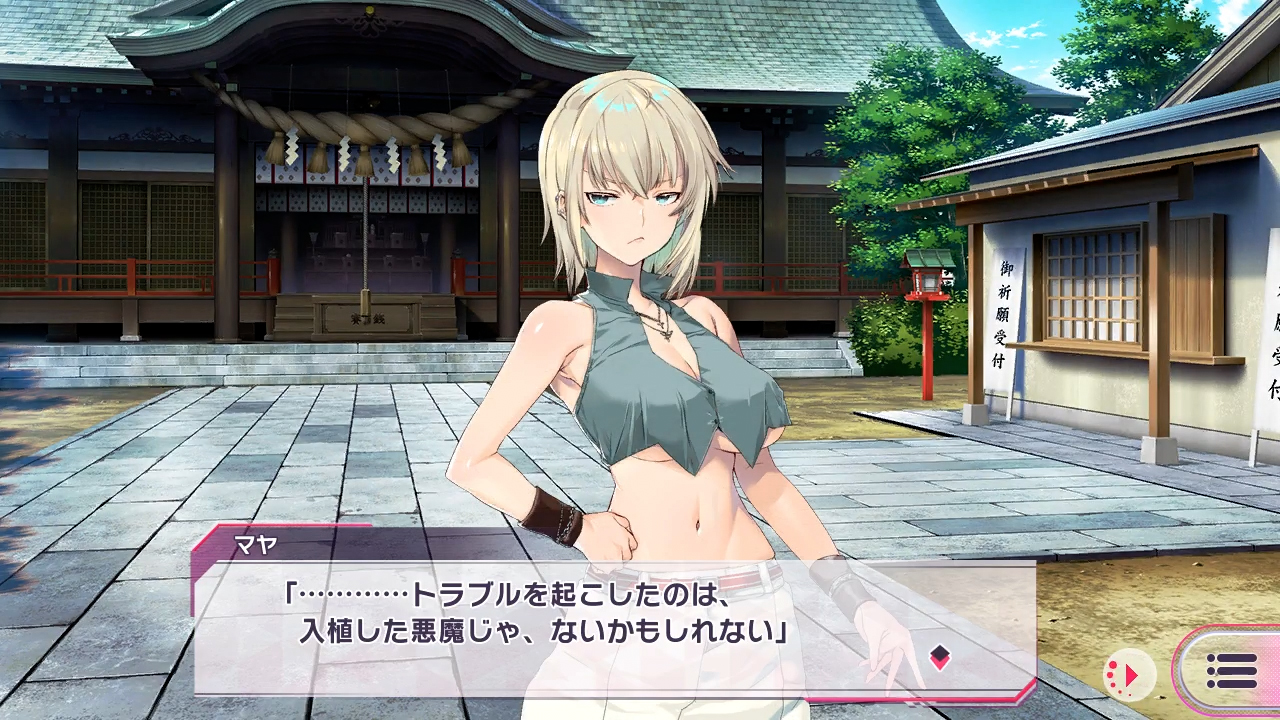This screenshot has height=720, width=1280.
Task: Open the list menu button
Action: pos(1231,670)
